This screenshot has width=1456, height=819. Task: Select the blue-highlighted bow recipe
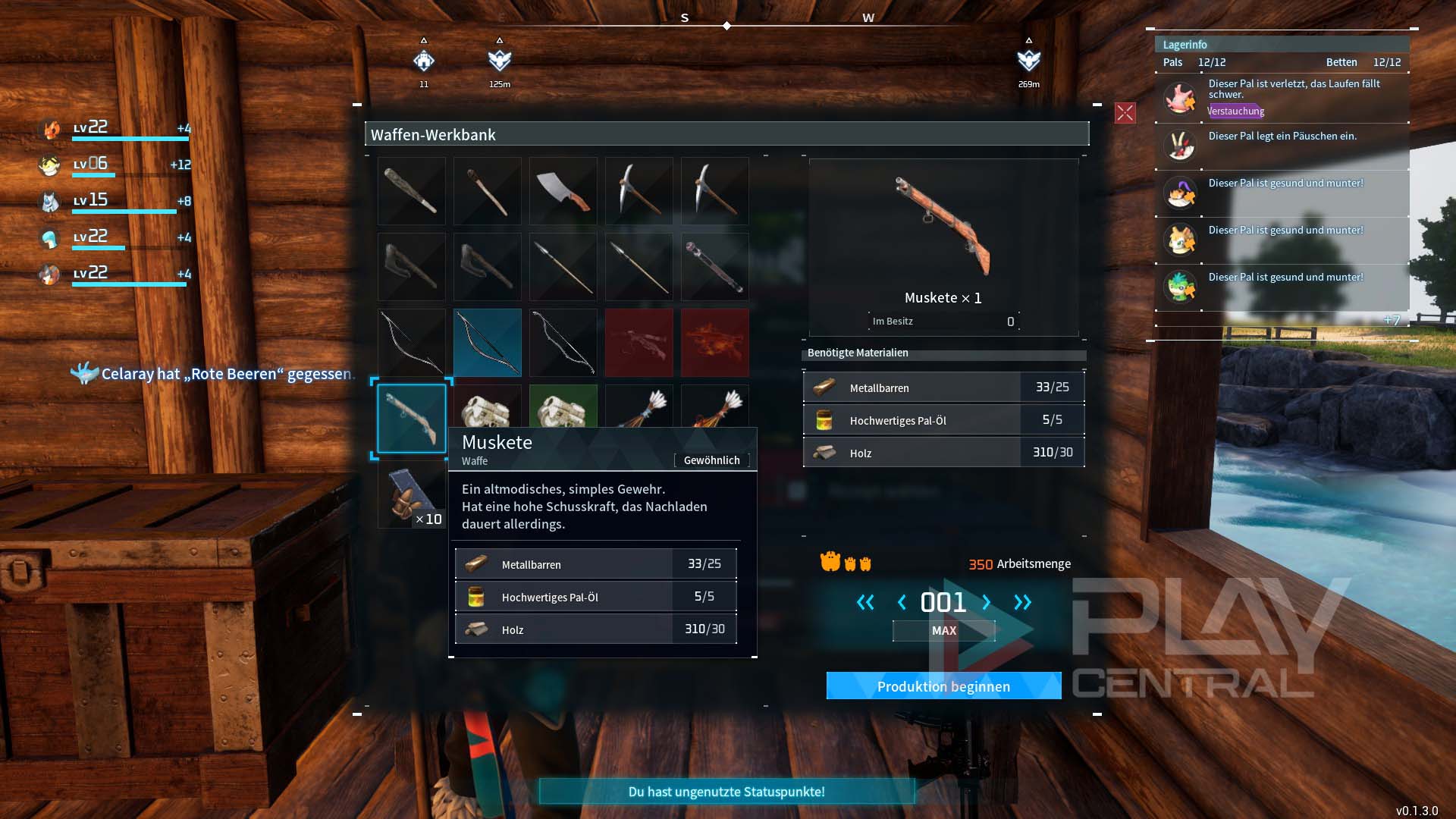pyautogui.click(x=487, y=342)
